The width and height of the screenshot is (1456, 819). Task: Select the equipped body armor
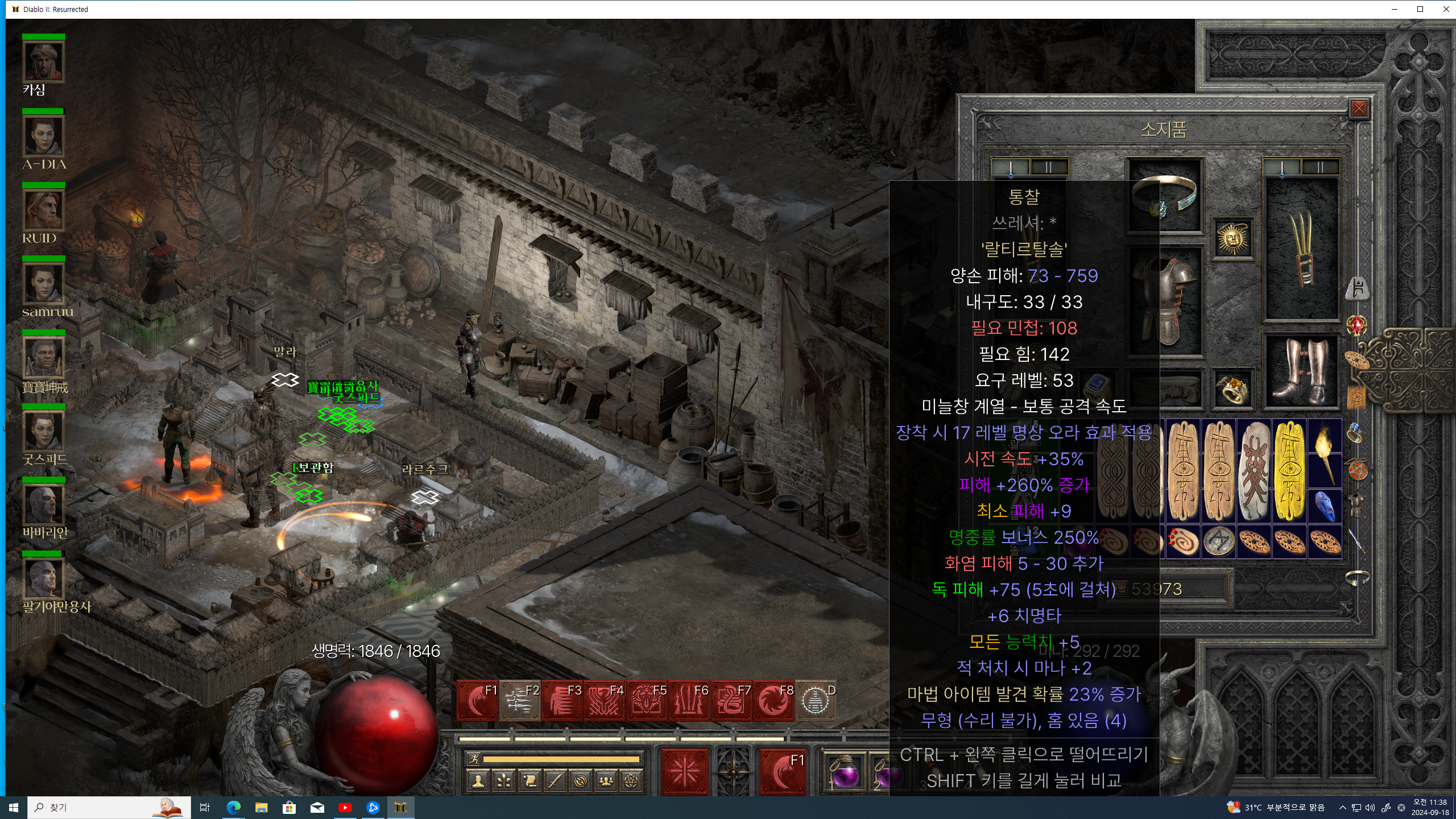point(1164,299)
